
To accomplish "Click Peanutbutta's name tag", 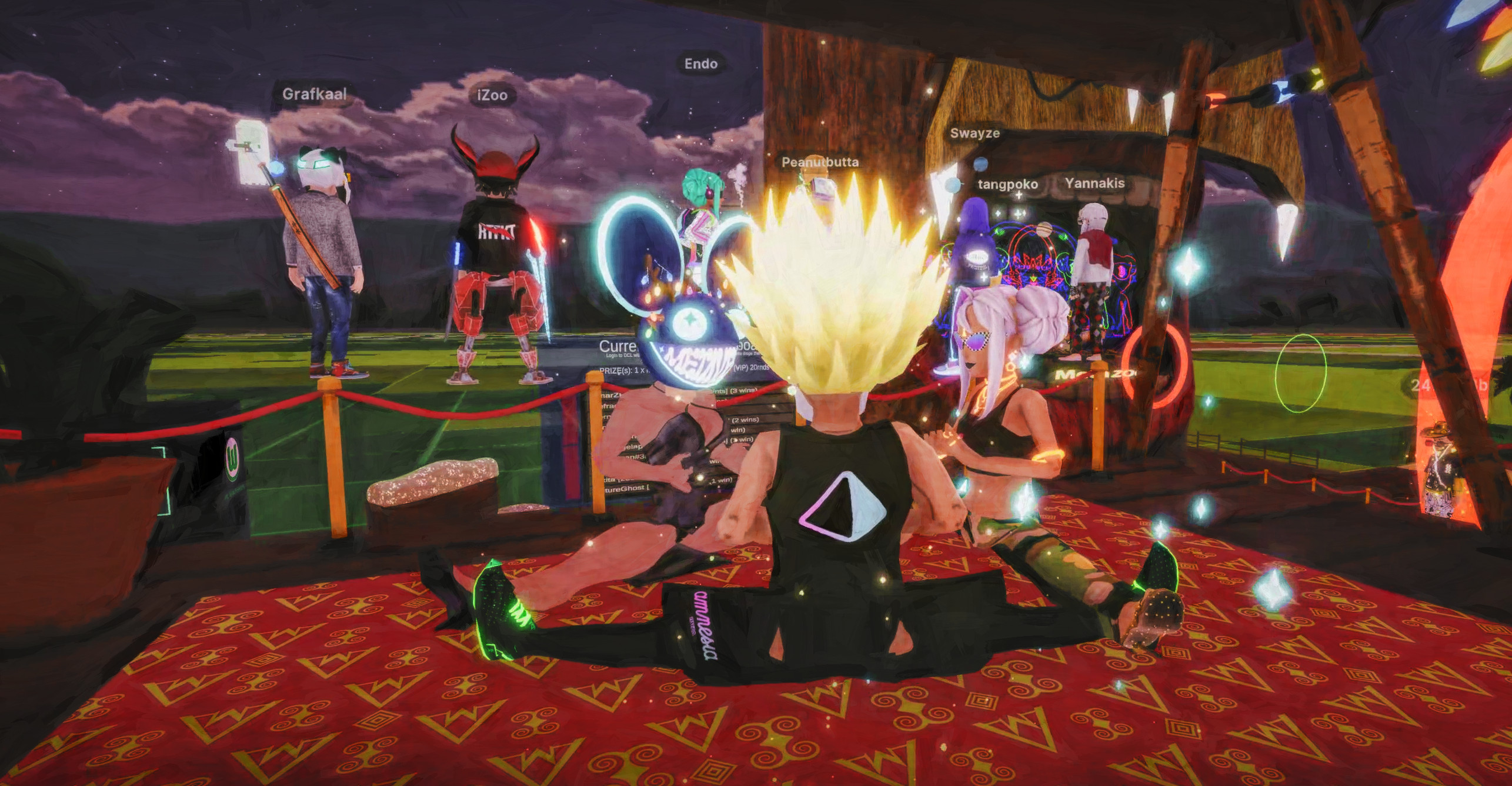I will tap(820, 162).
